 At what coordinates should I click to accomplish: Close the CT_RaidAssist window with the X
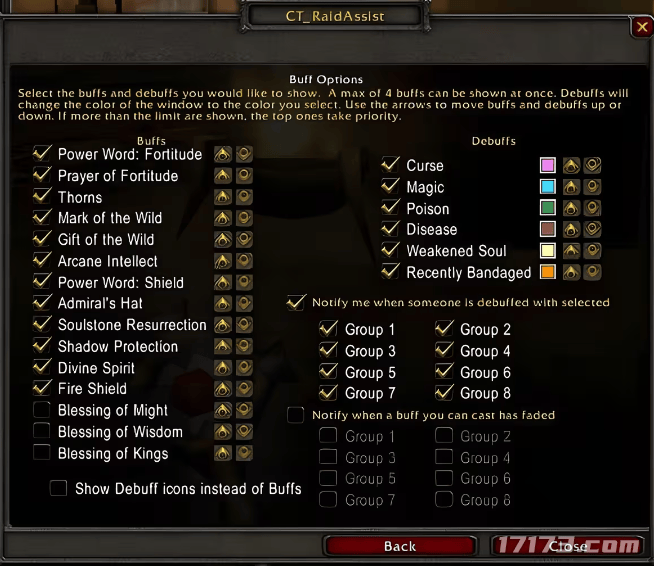click(641, 27)
